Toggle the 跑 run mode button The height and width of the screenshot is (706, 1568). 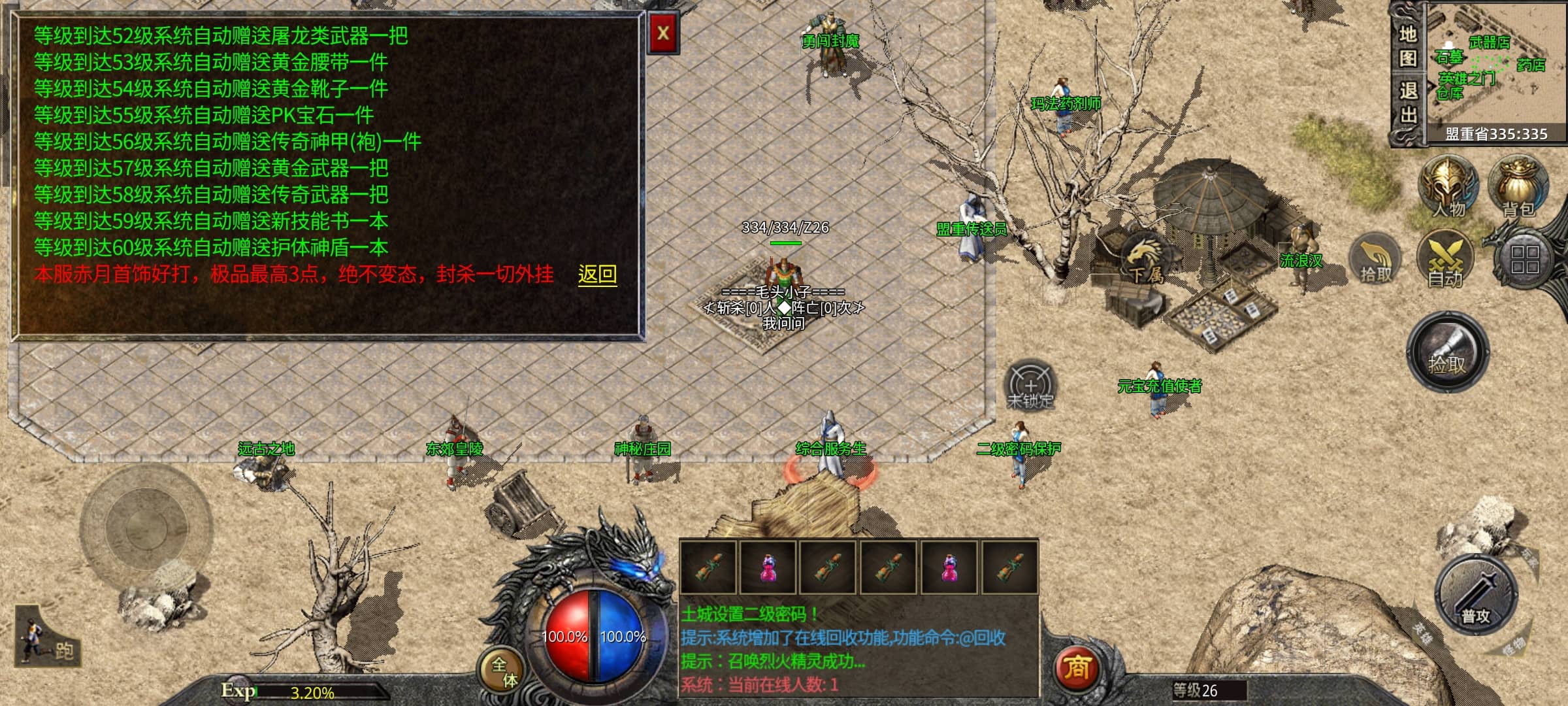tap(47, 638)
